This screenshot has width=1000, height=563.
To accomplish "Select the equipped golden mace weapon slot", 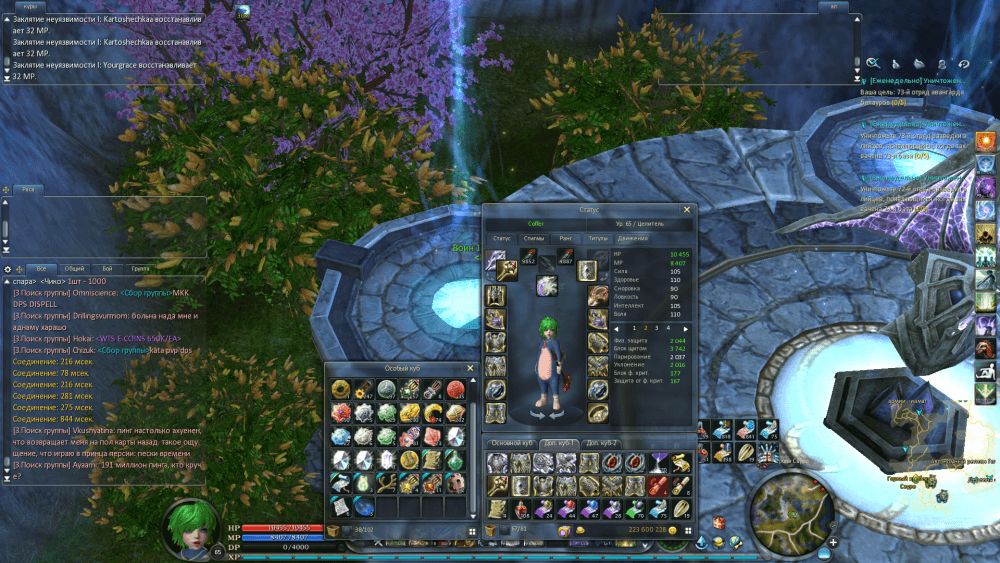I will coord(508,270).
